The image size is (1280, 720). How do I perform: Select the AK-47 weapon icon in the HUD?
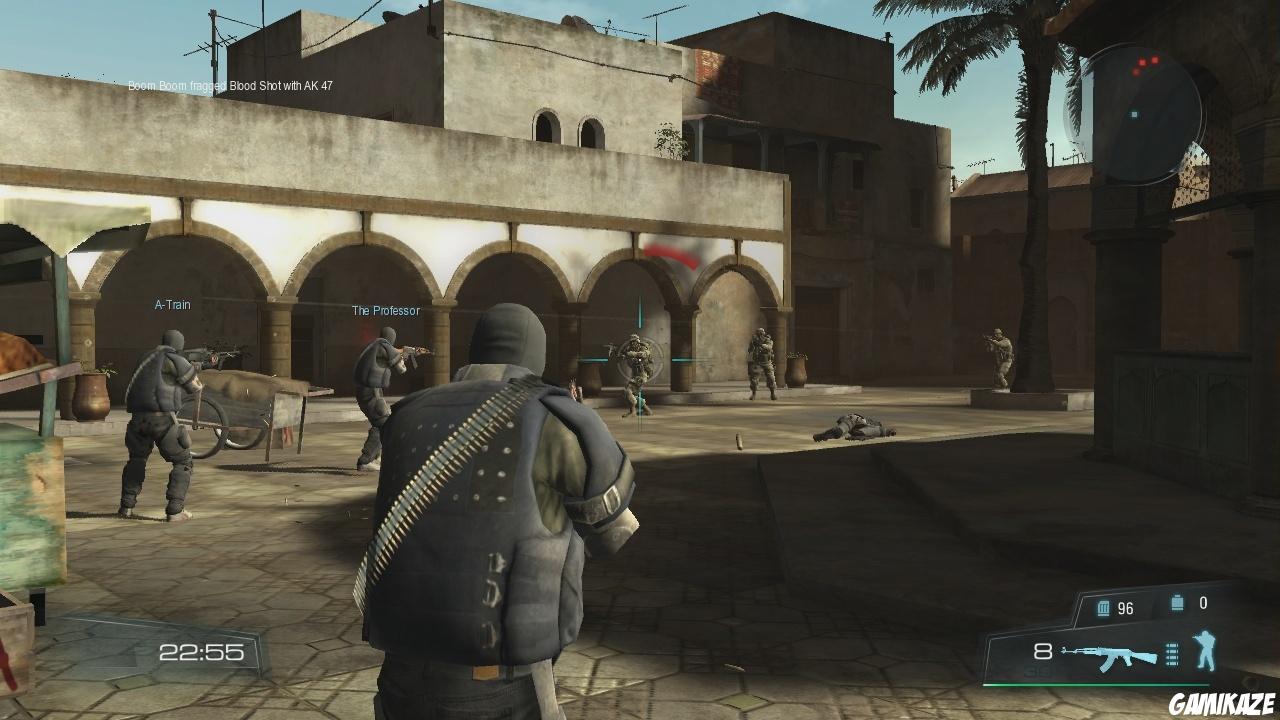tap(1110, 655)
